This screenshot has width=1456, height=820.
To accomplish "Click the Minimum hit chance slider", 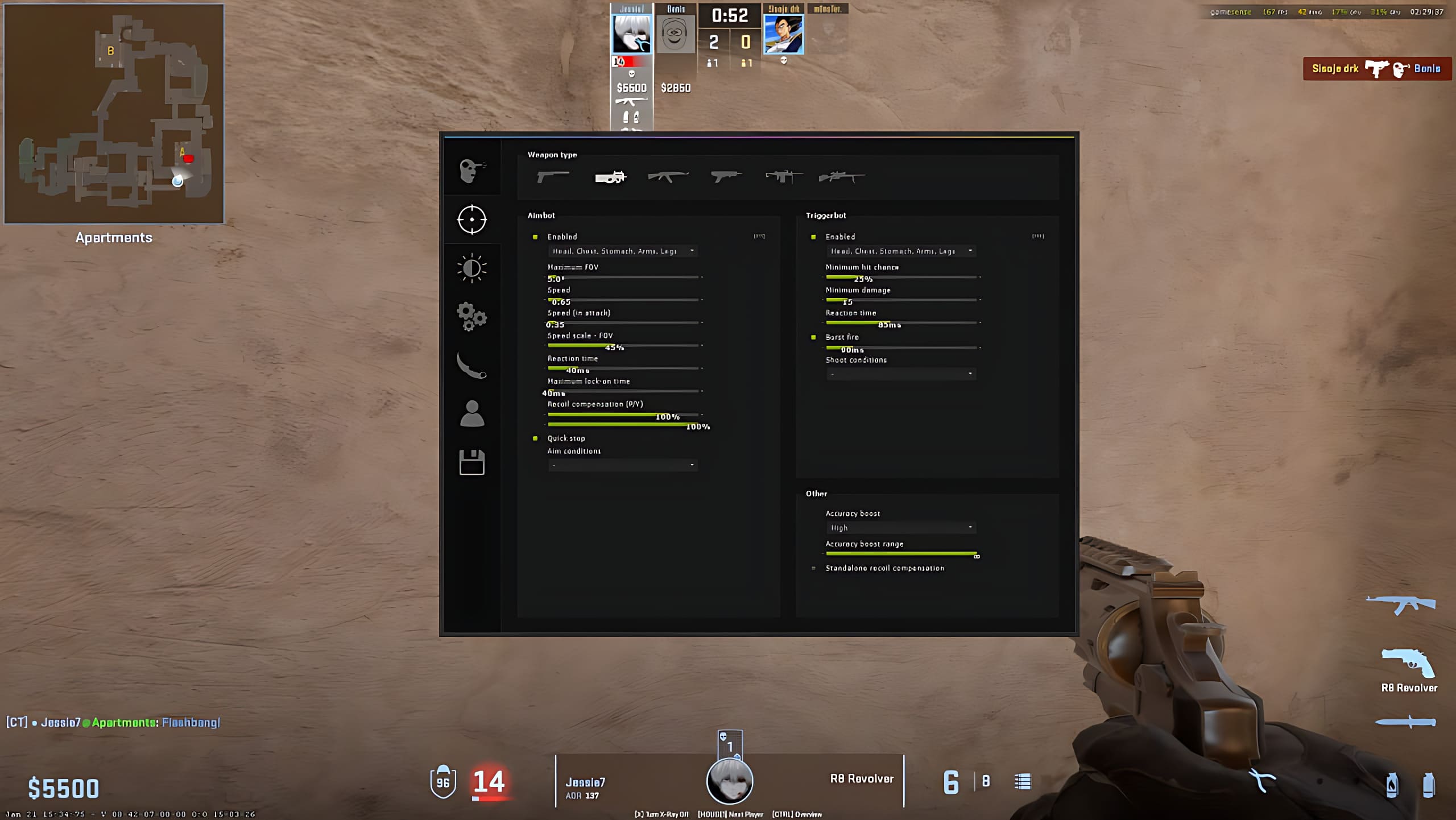I will coord(901,278).
